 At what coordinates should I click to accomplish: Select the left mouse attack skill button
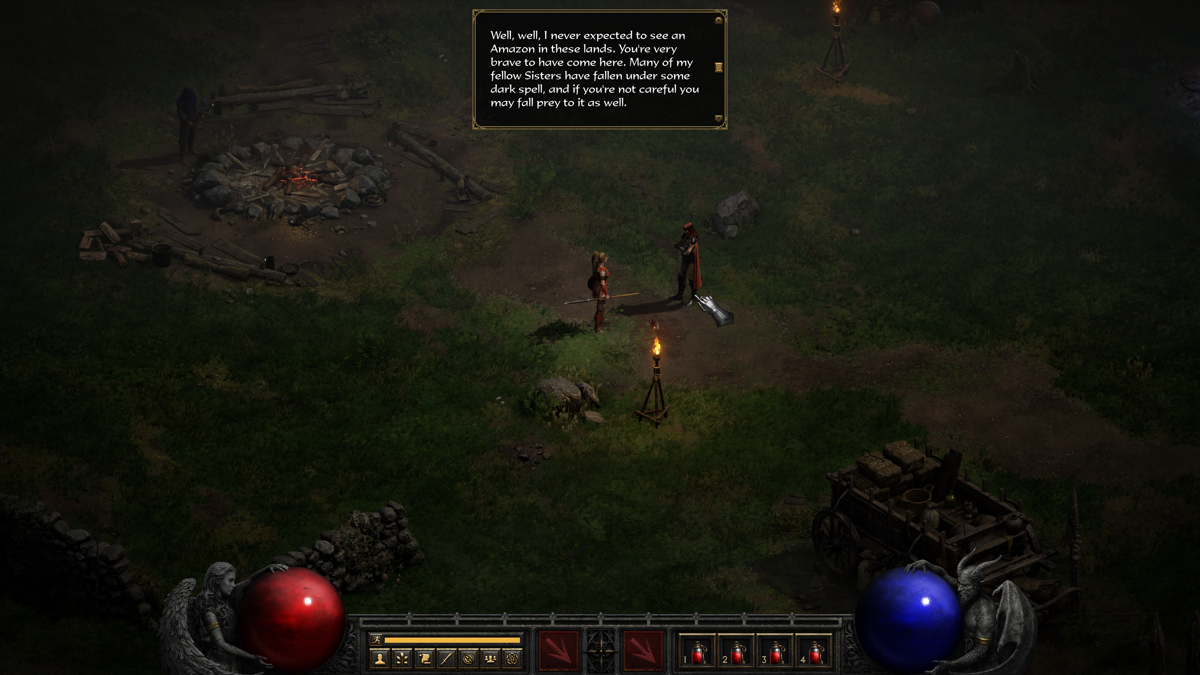pyautogui.click(x=558, y=649)
